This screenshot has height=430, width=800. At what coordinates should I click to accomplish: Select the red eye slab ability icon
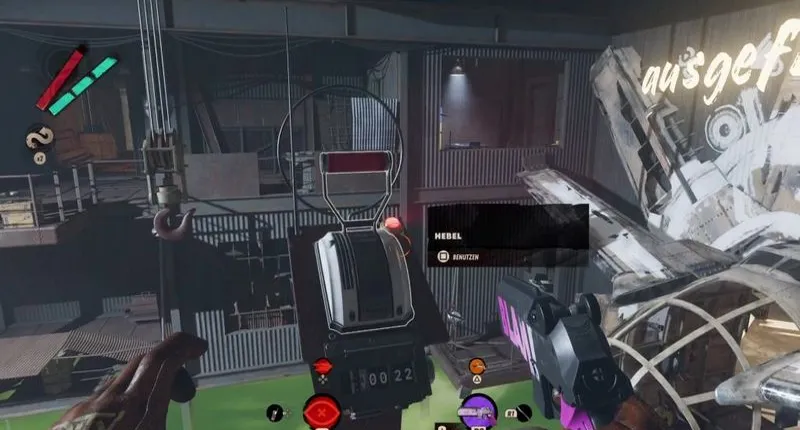coord(322,410)
